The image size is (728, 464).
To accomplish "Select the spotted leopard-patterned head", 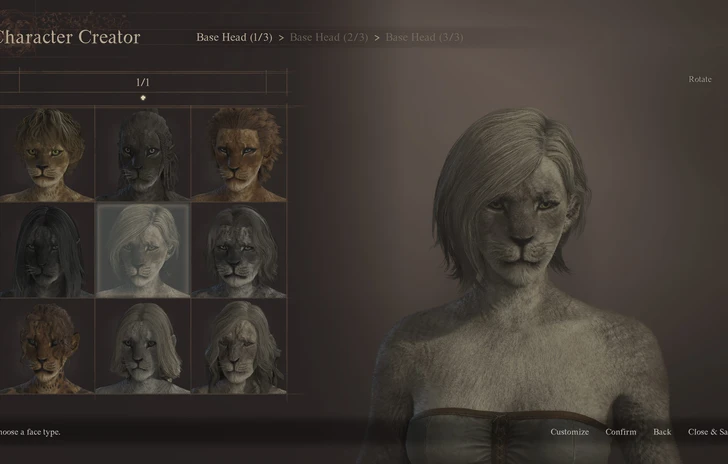I will (x=47, y=347).
